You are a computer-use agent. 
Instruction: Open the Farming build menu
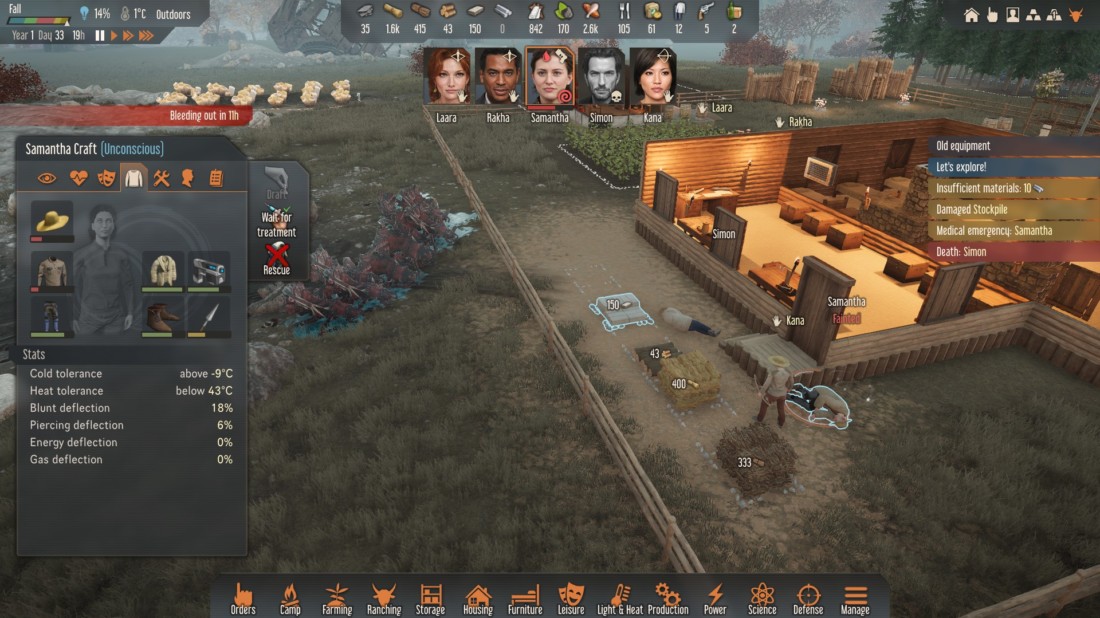click(337, 598)
